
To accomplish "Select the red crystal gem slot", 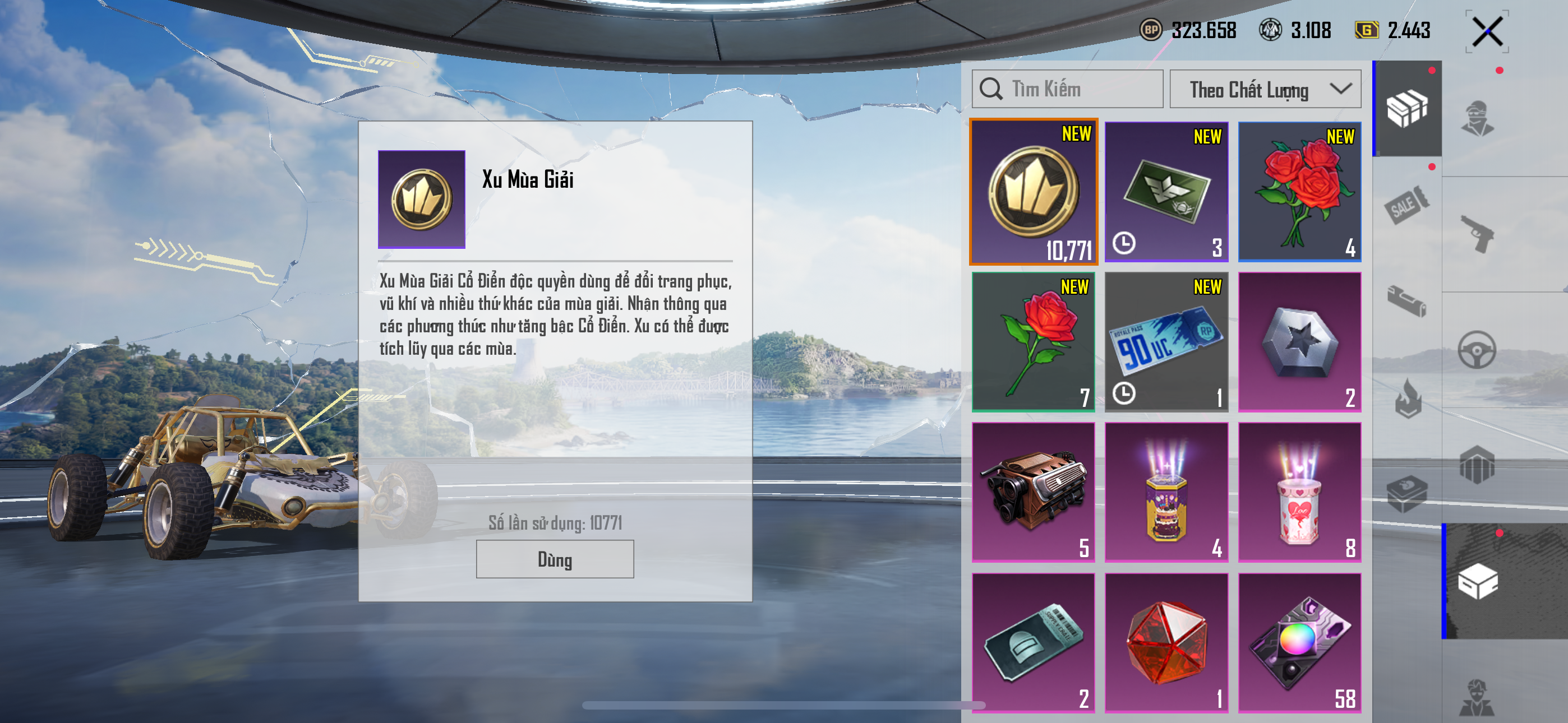I will click(x=1166, y=642).
